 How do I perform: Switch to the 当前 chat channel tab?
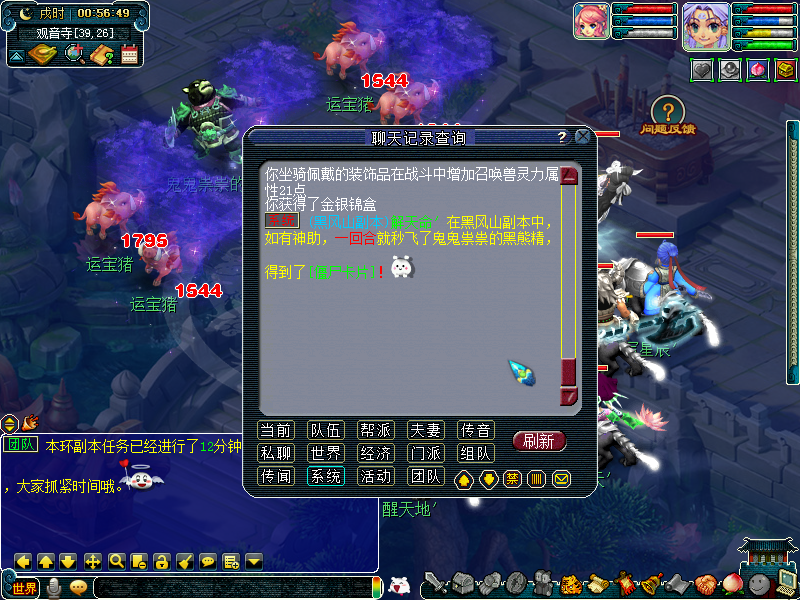click(x=275, y=430)
